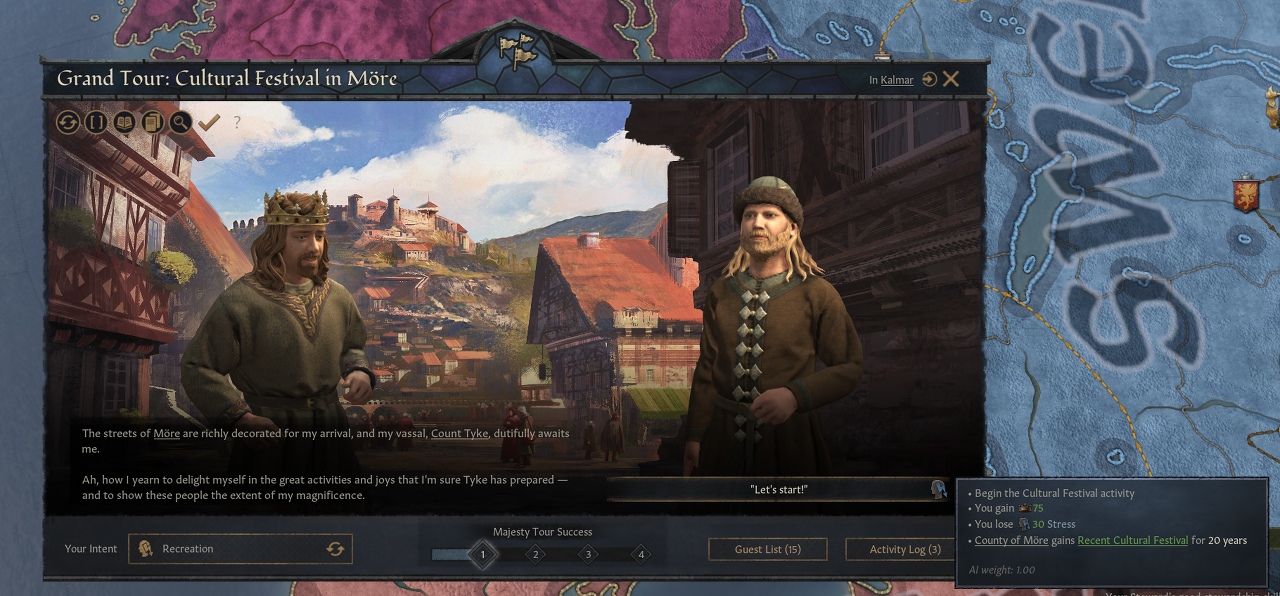Open the Recent Cultural Festival tooltip link

coord(1132,540)
